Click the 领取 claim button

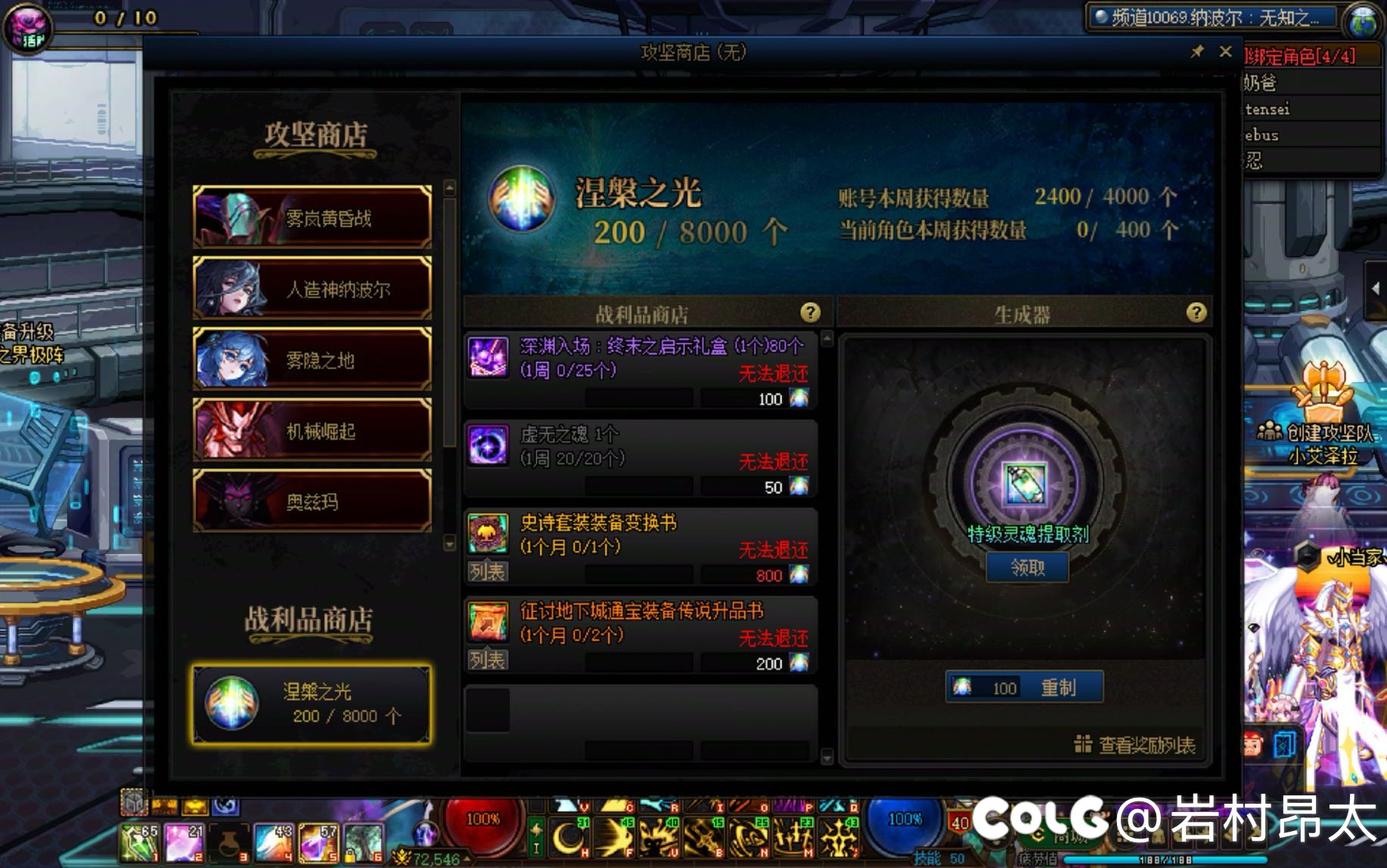1027,567
